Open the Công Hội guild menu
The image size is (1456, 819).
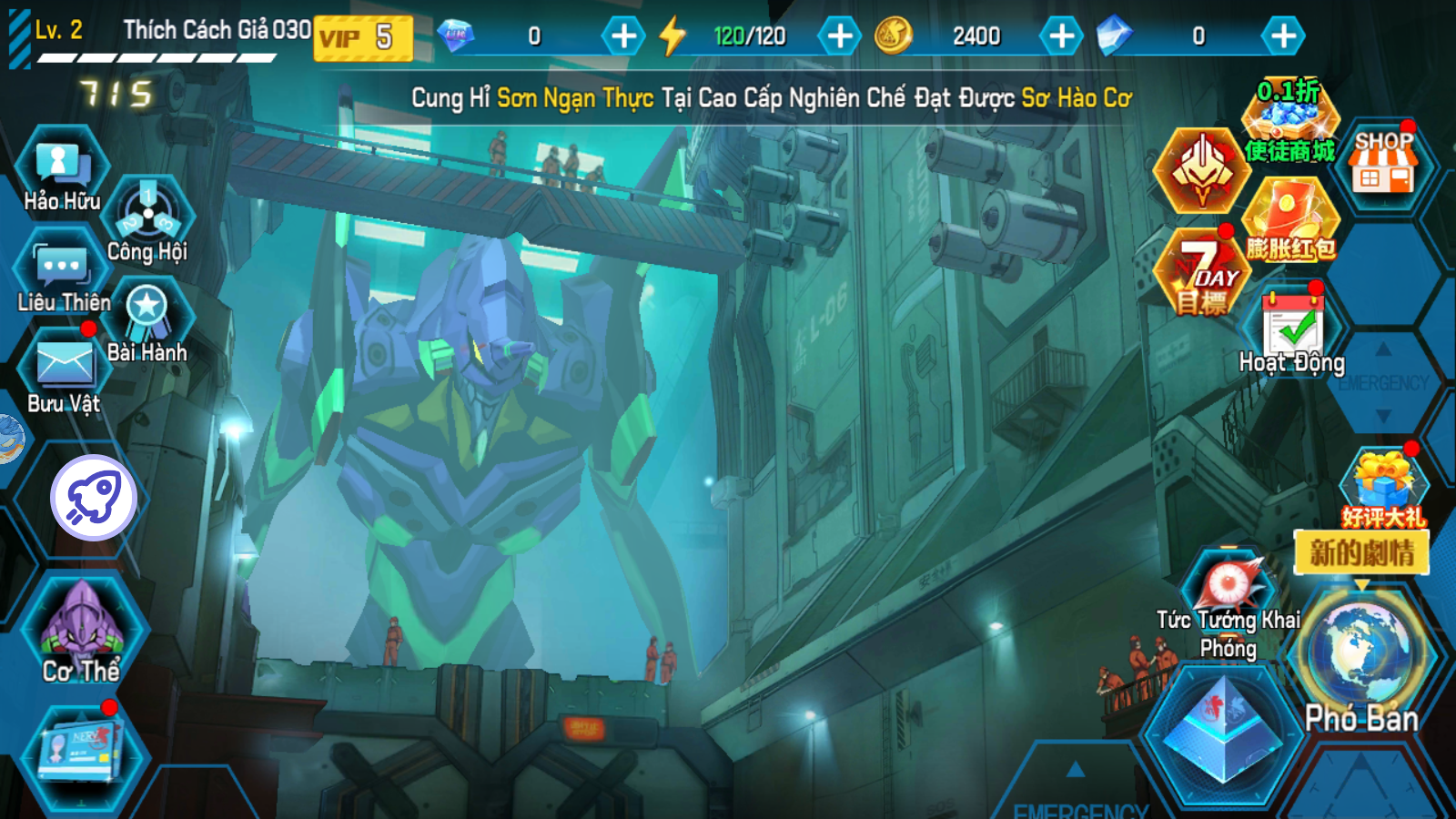[148, 218]
